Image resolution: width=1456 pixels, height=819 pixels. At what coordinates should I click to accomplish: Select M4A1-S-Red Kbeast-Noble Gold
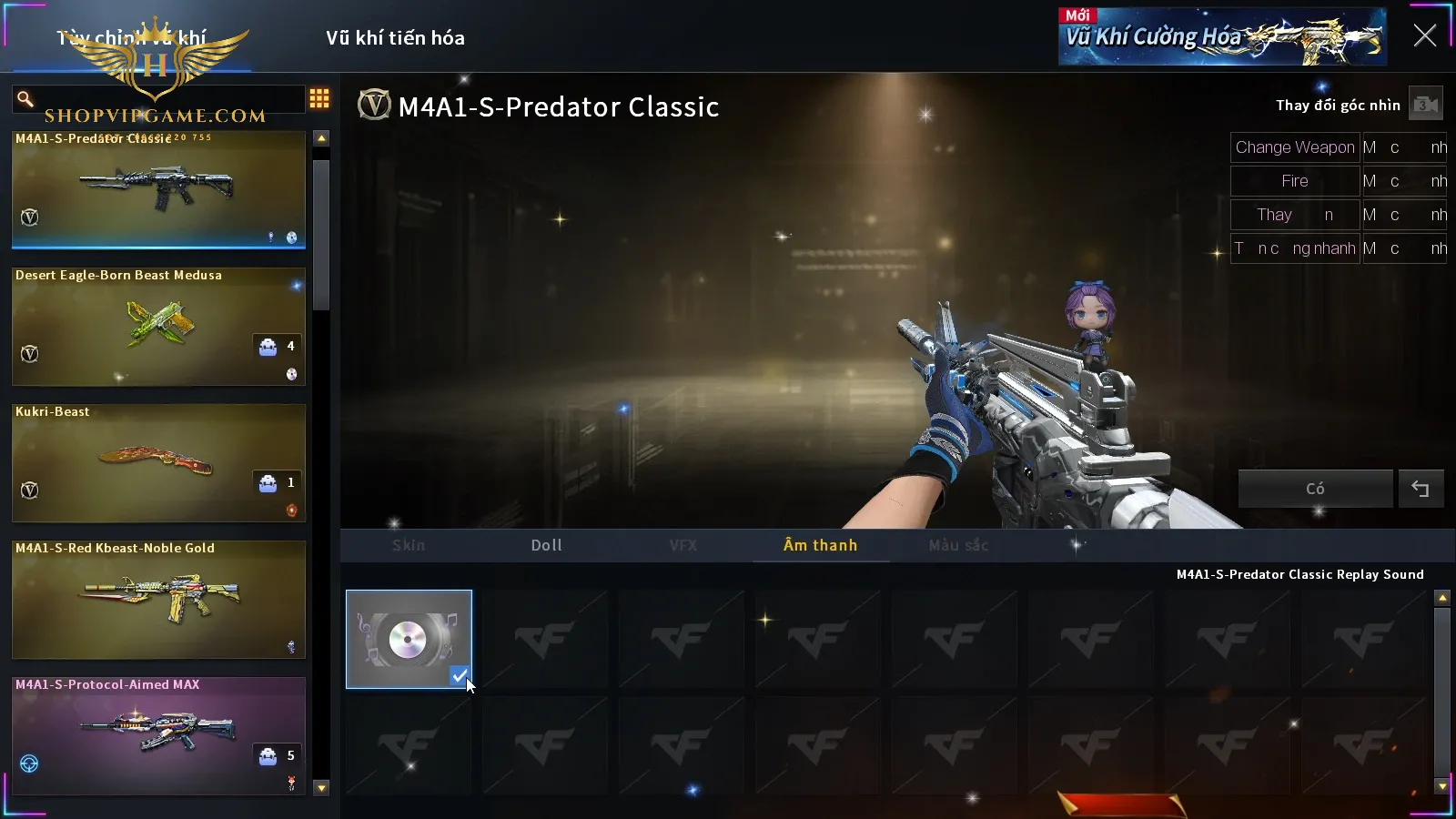click(x=158, y=599)
